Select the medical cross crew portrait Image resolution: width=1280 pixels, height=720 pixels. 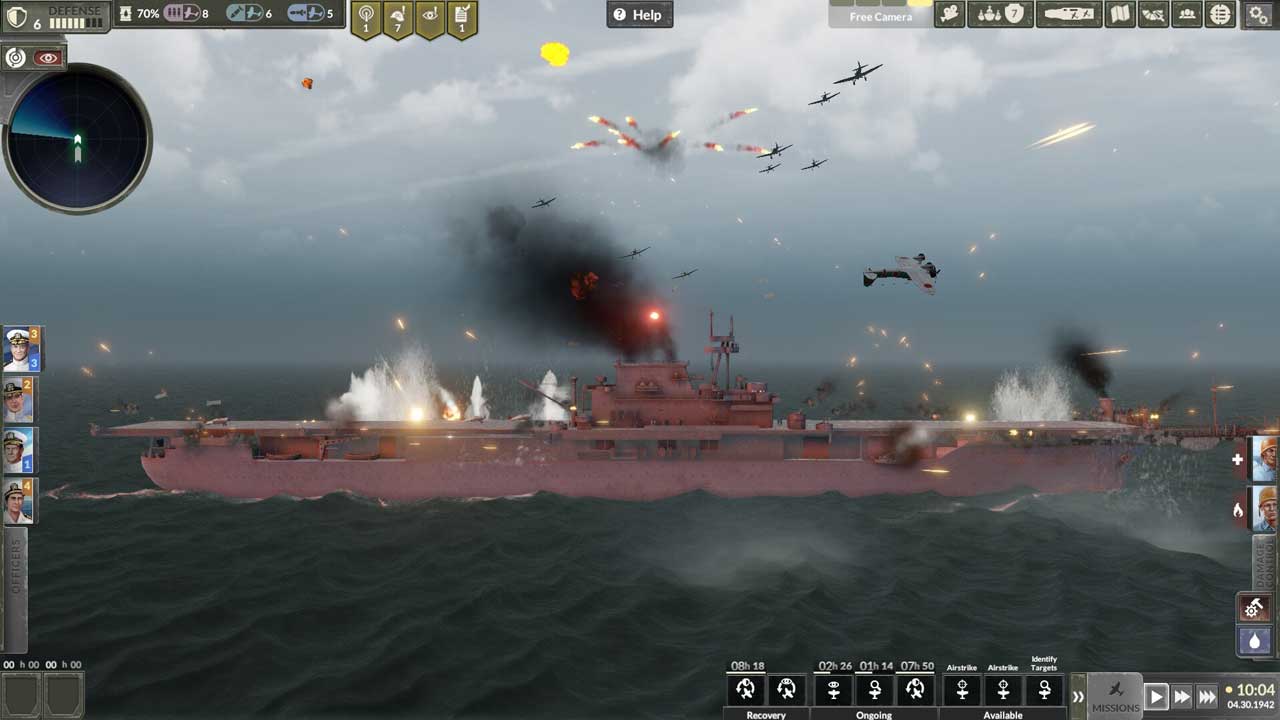1265,459
